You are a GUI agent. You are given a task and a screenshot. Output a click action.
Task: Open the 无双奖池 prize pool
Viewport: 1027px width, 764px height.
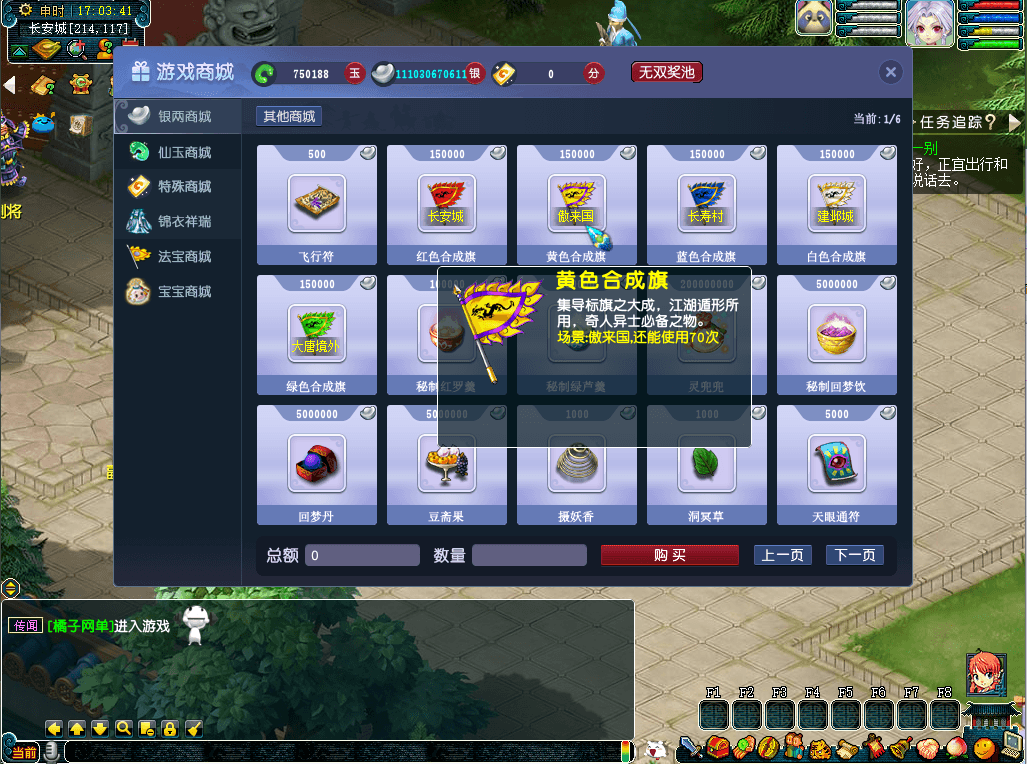pyautogui.click(x=666, y=72)
